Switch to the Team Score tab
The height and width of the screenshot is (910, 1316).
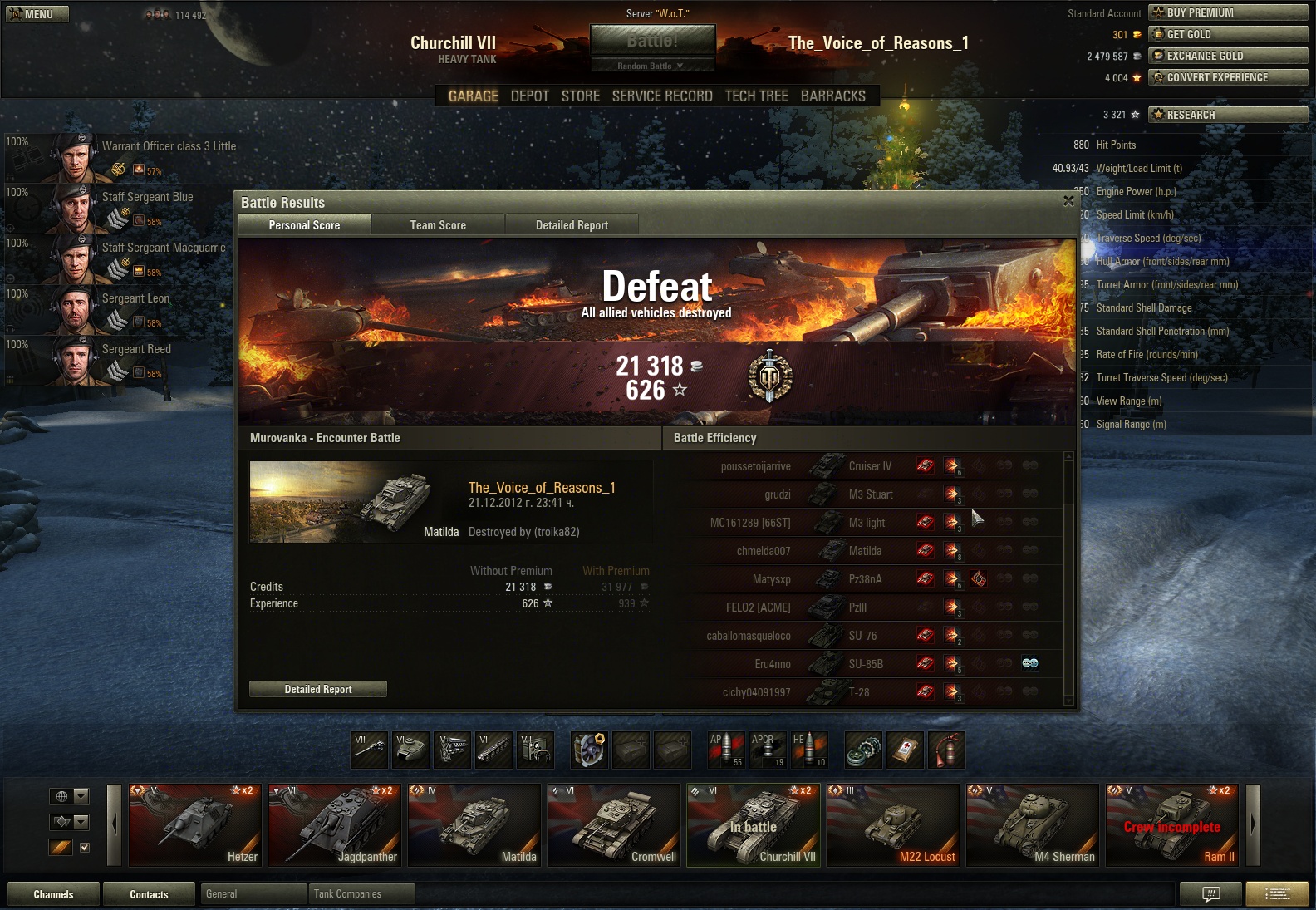coord(438,225)
